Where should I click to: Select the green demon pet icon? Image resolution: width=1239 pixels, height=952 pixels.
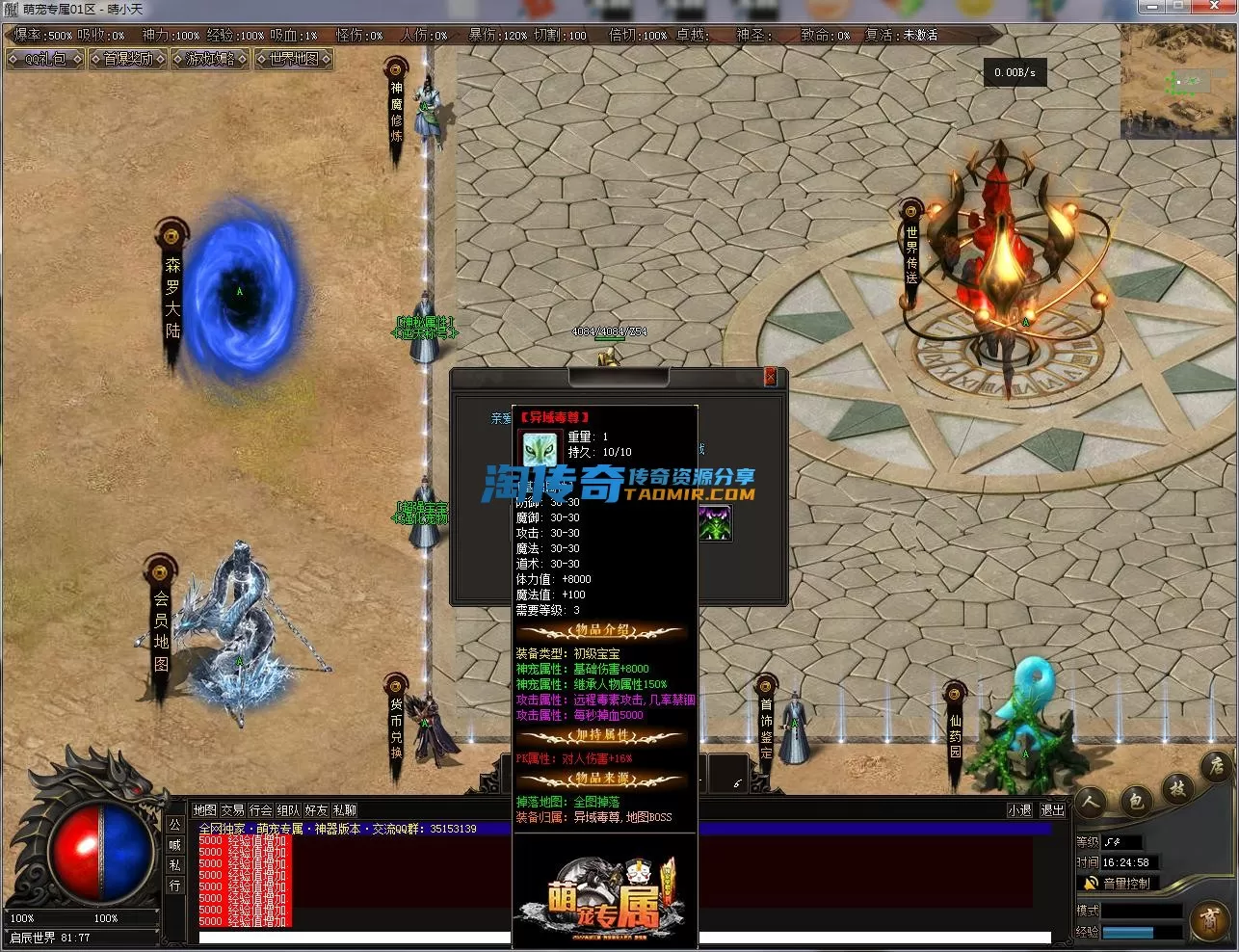click(715, 523)
